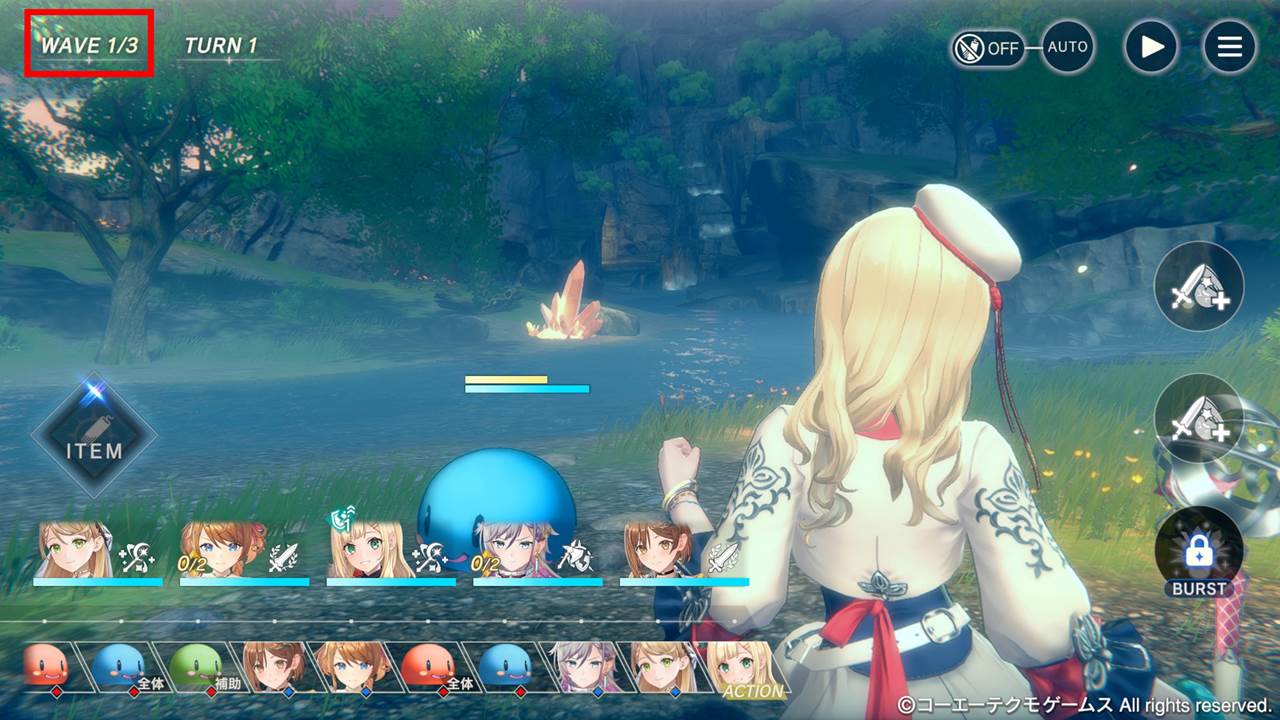Screen dimensions: 1280x720
Task: Select the green slime in the turn order
Action: click(x=196, y=666)
